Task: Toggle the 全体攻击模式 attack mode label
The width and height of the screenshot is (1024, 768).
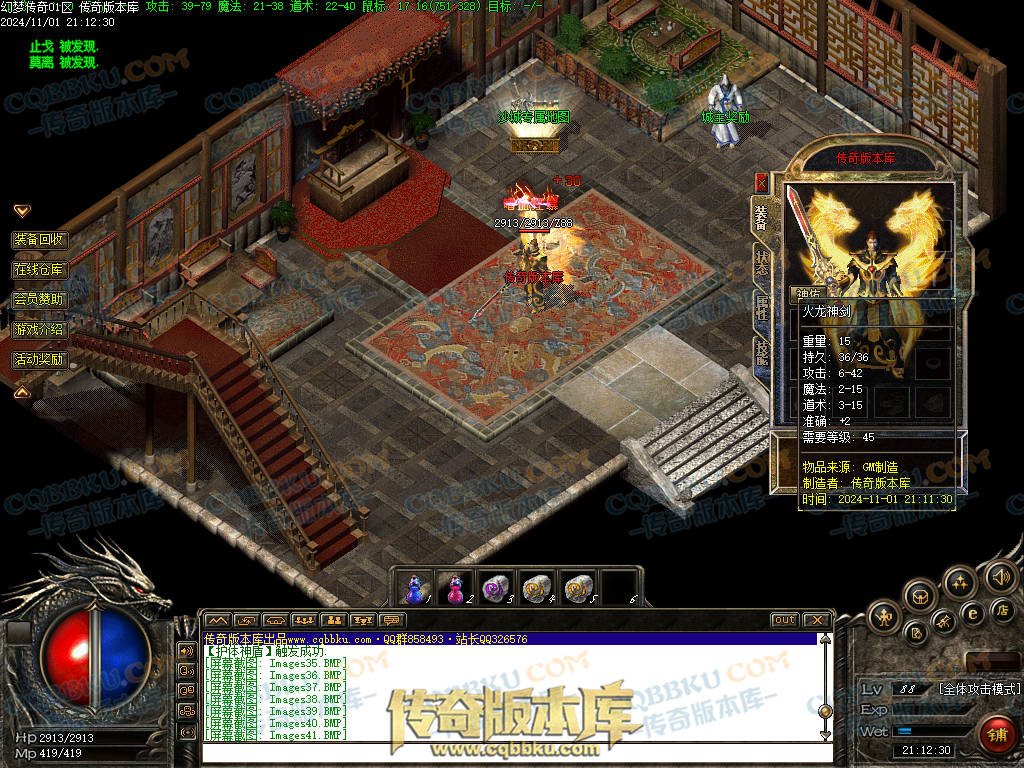Action: pyautogui.click(x=978, y=689)
